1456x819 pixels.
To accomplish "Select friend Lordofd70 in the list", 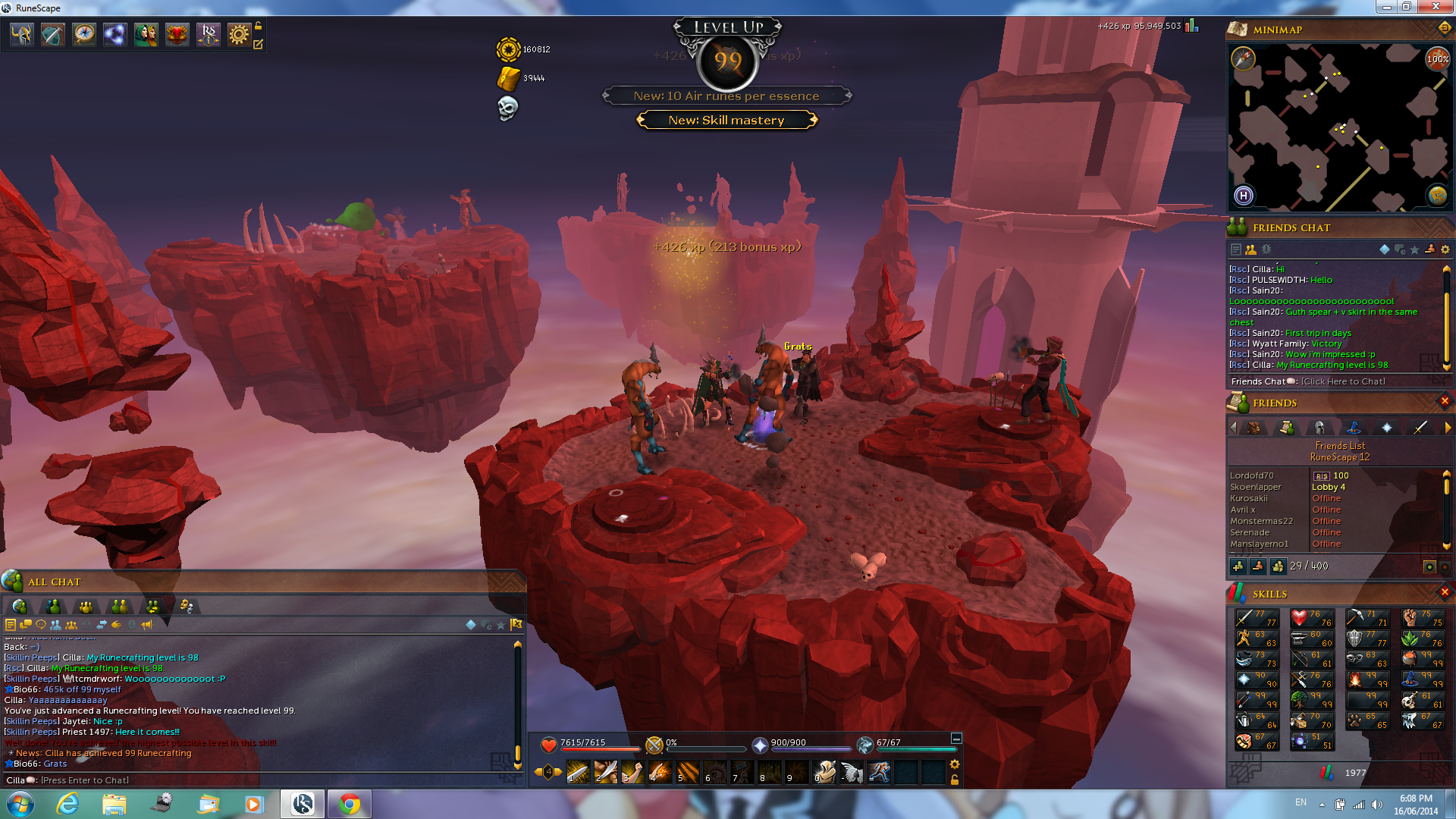I will (1252, 475).
